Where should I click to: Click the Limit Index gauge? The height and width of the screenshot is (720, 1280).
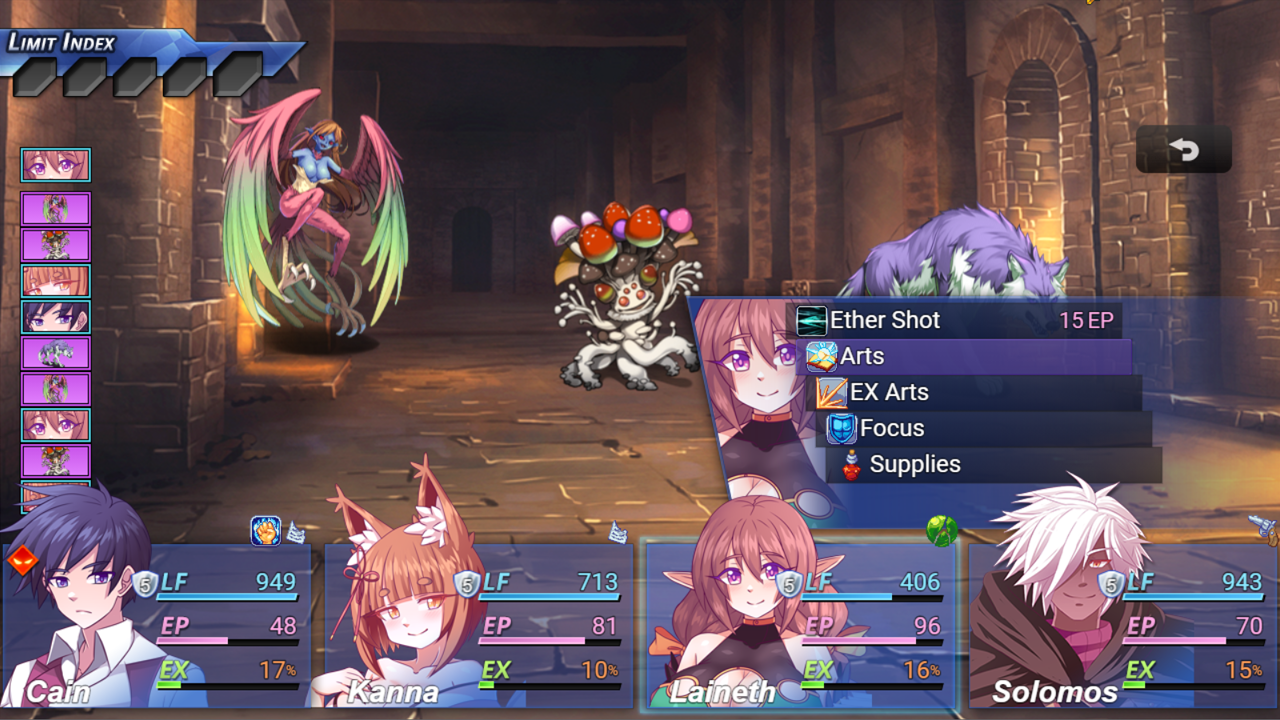[x=100, y=48]
